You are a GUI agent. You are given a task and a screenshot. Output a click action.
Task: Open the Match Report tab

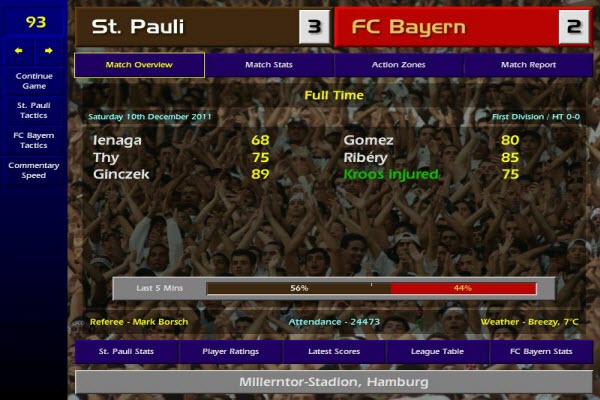[x=528, y=65]
